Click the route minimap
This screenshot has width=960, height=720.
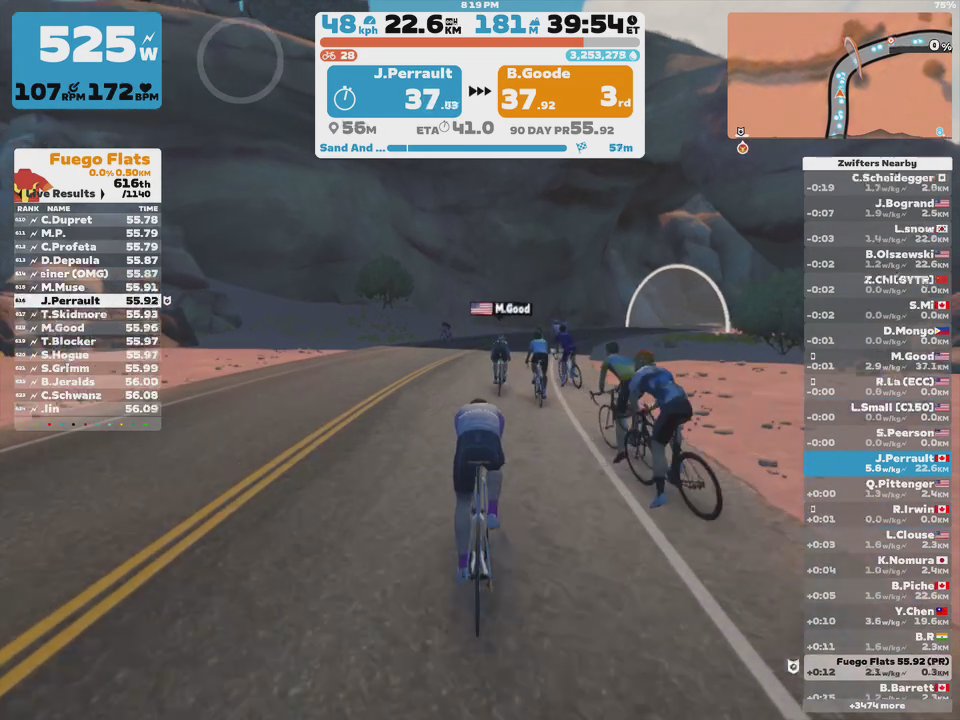(x=838, y=75)
